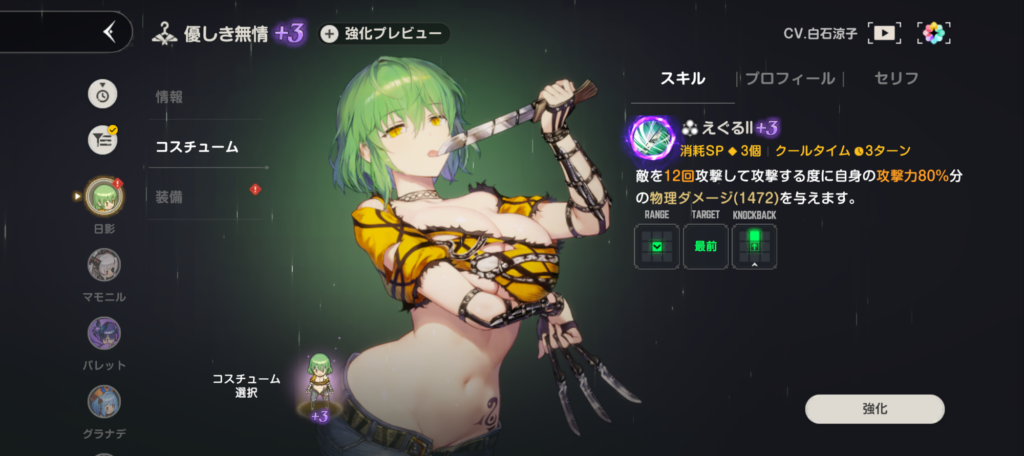Switch to the スキル tab
The height and width of the screenshot is (456, 1024).
coord(683,78)
